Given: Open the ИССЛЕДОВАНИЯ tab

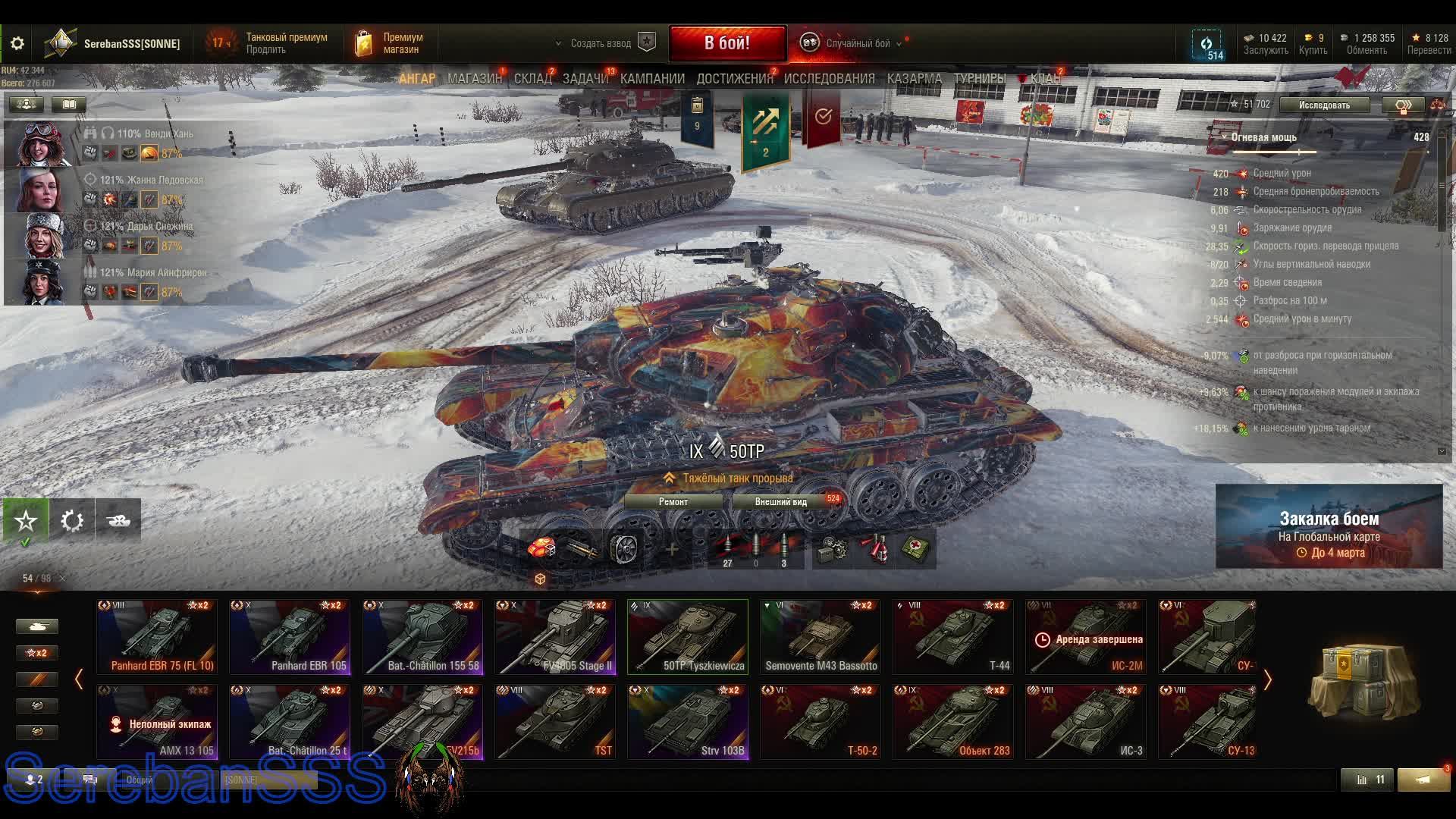Looking at the screenshot, I should pyautogui.click(x=829, y=78).
